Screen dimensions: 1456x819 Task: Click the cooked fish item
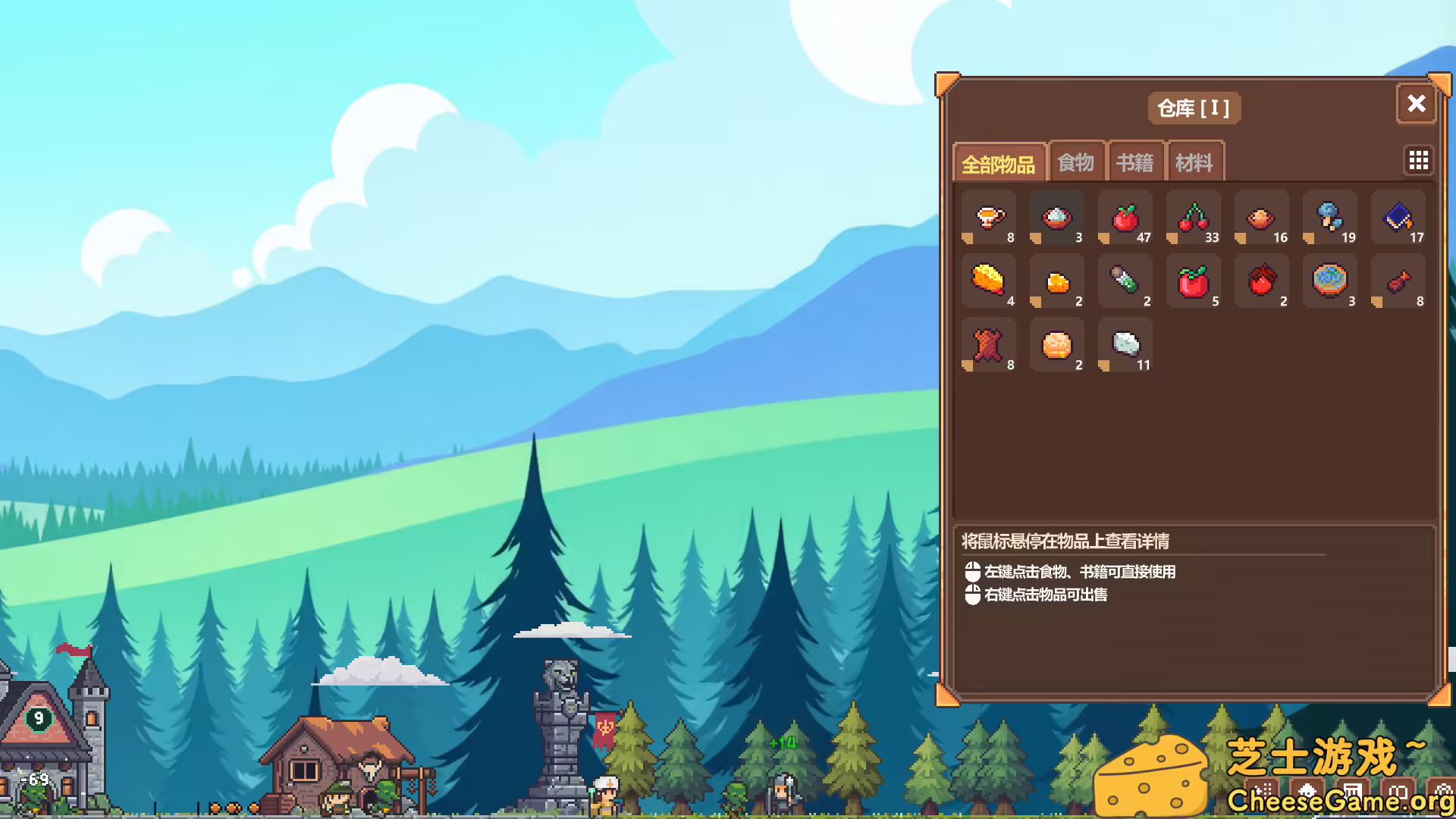point(1398,281)
